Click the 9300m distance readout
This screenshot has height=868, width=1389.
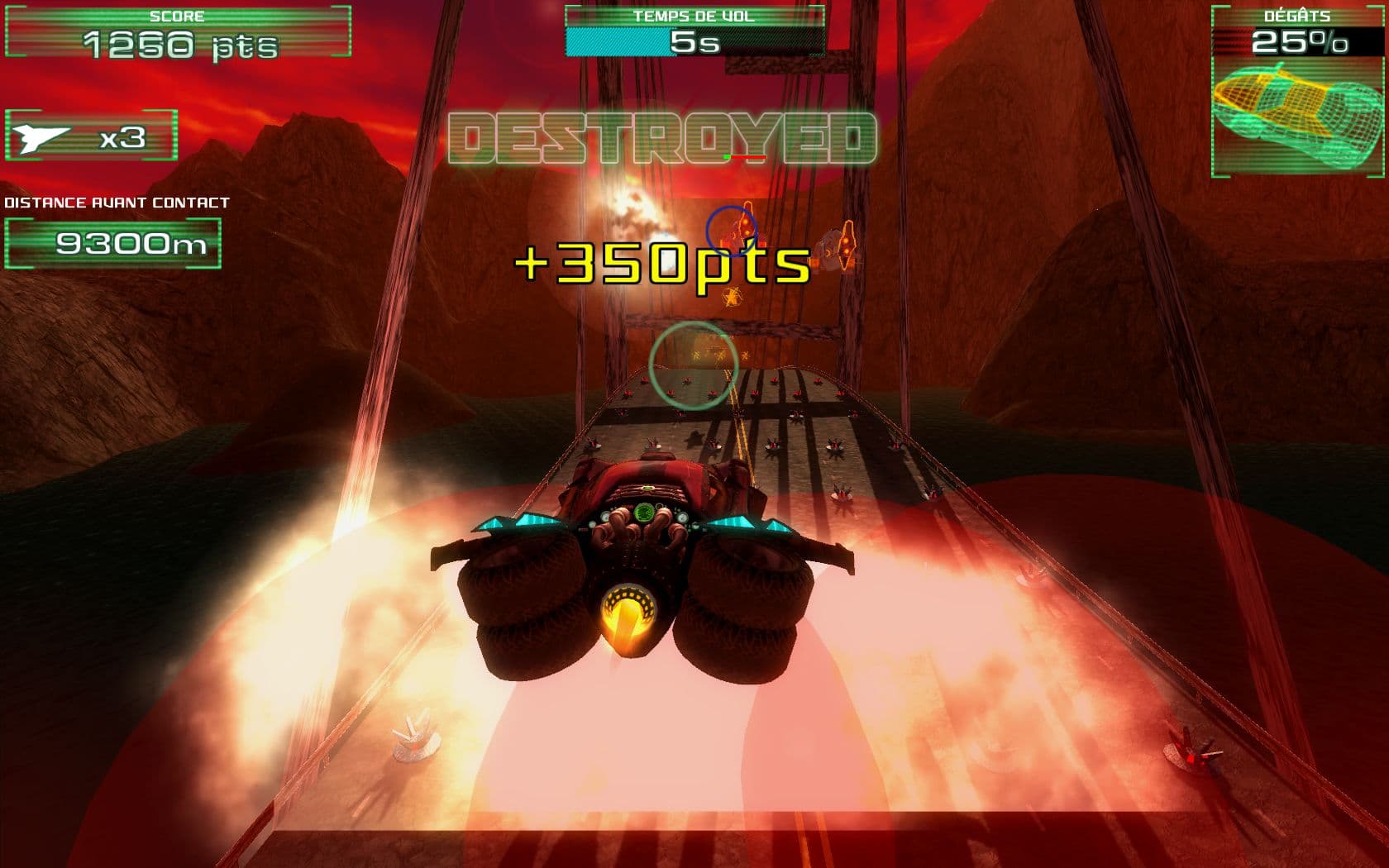114,245
